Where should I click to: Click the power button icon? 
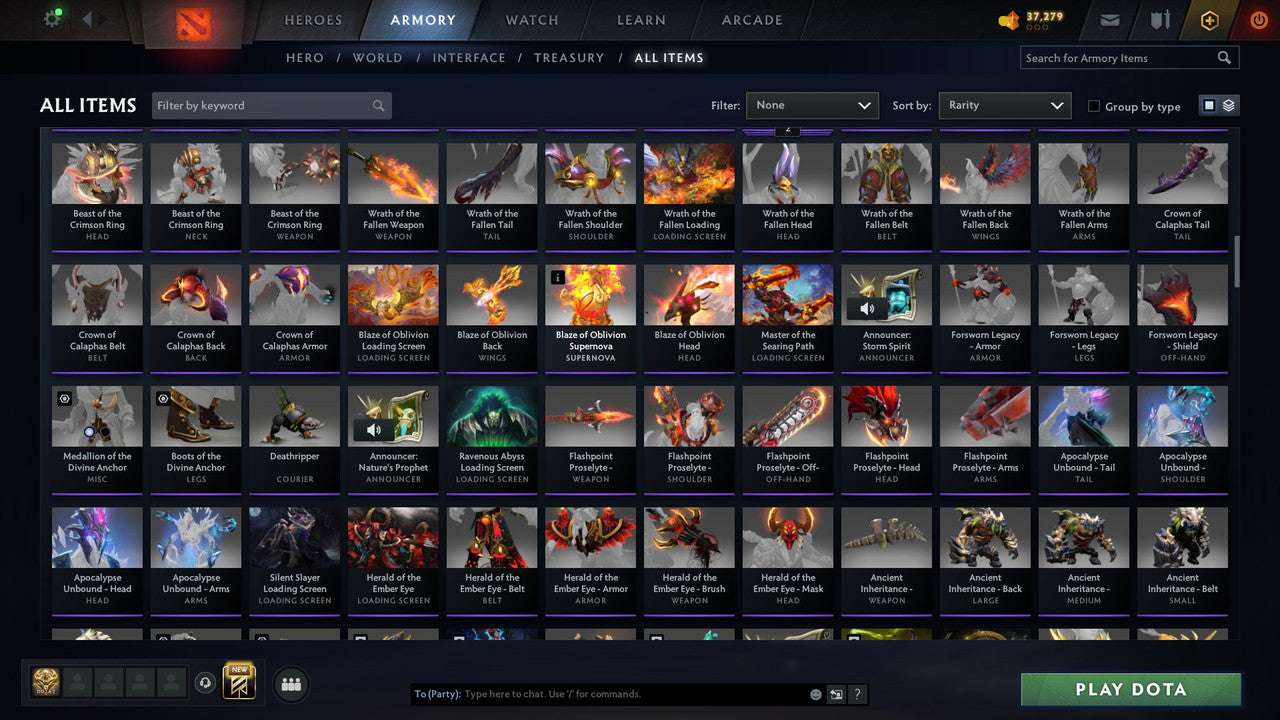[1257, 18]
